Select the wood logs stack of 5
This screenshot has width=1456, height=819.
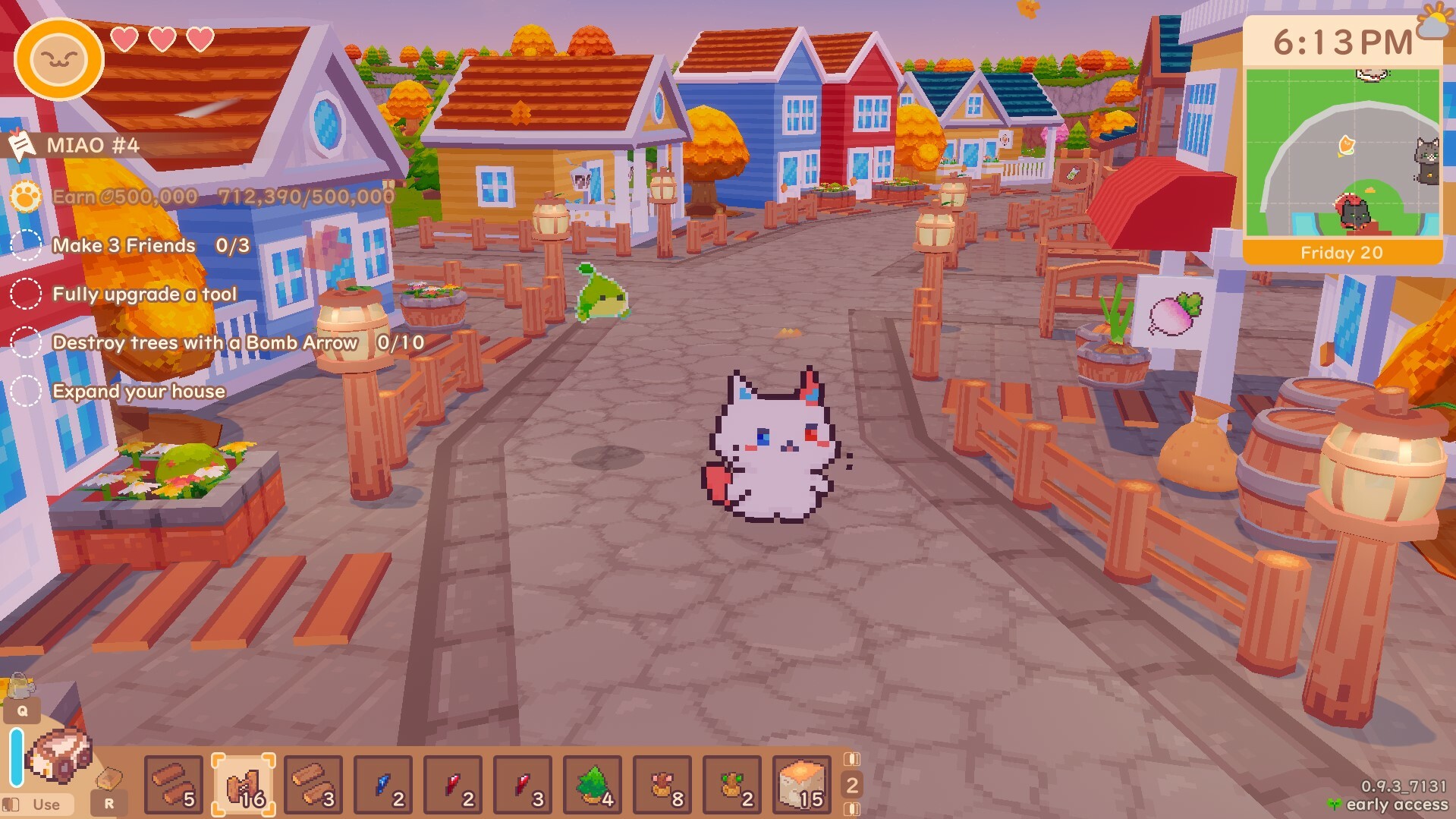point(173,786)
